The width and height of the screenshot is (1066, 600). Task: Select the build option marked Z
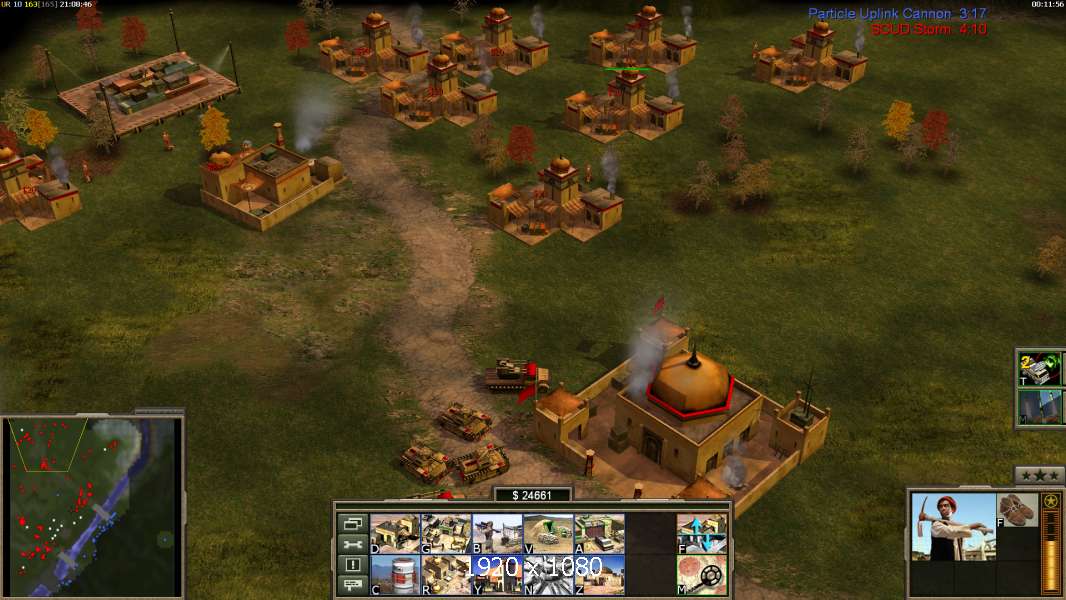(x=599, y=575)
